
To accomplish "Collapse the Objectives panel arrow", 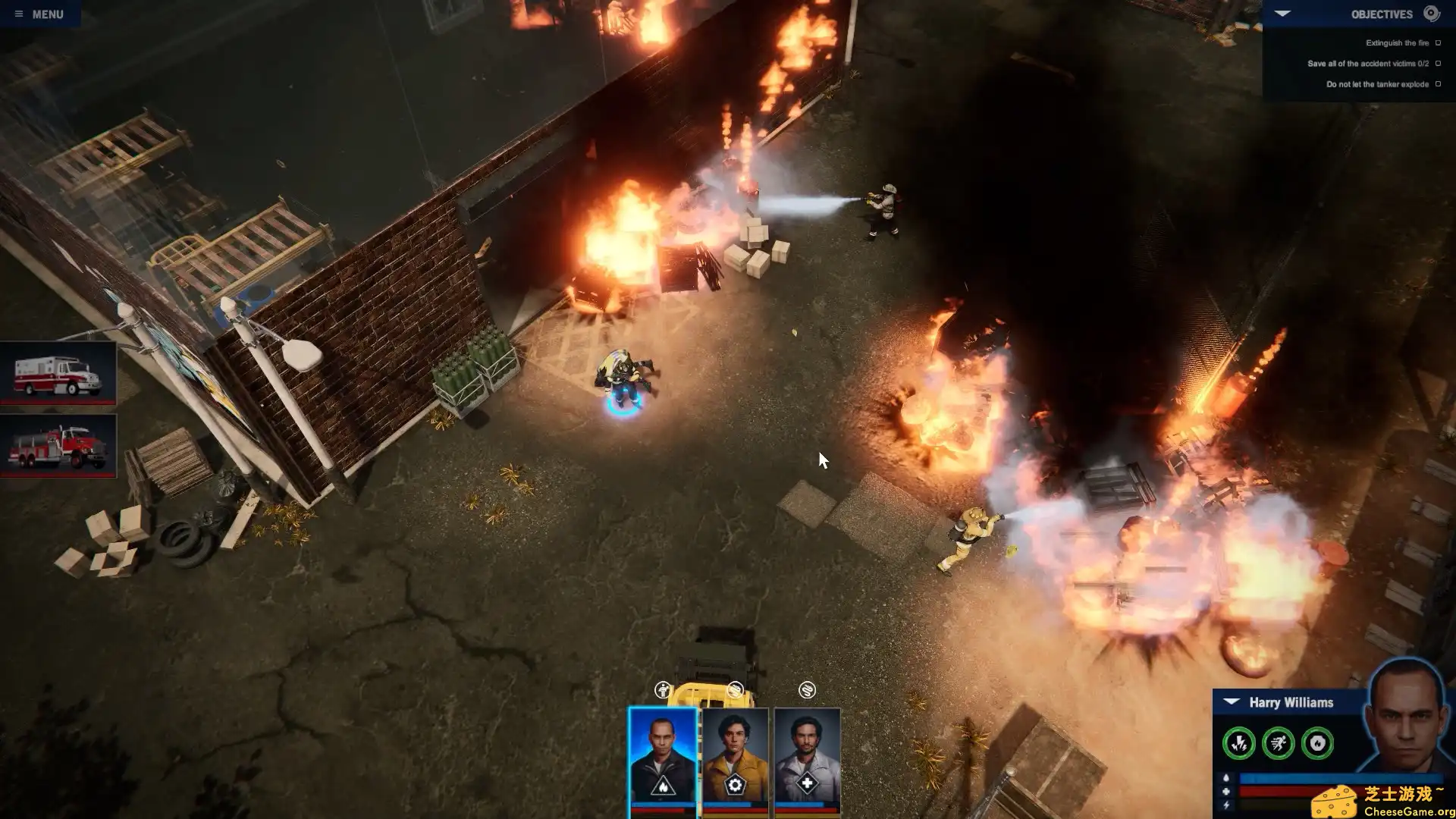I will pyautogui.click(x=1282, y=14).
